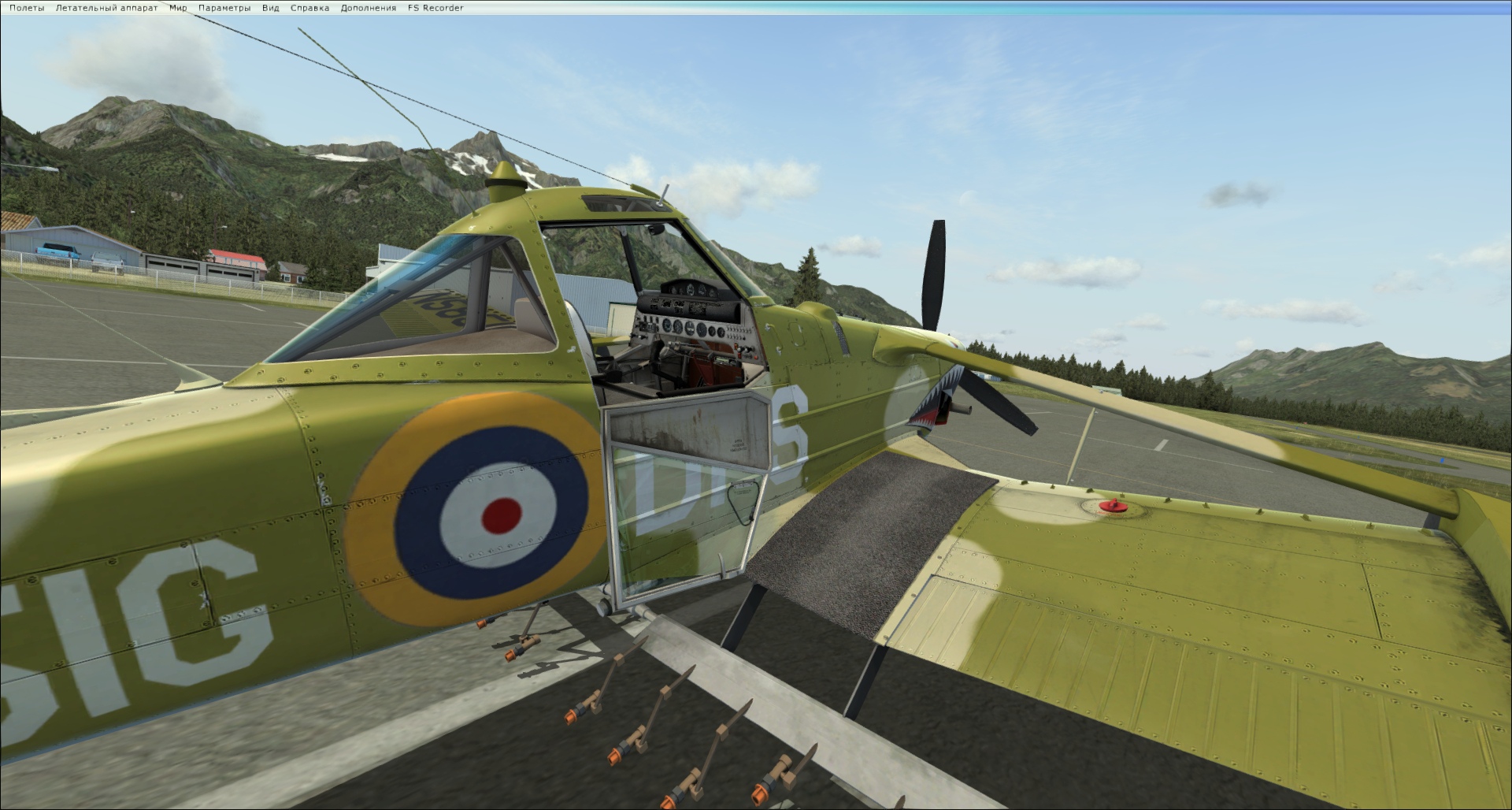Open the FS Recorder menu
The image size is (1512, 810).
435,8
